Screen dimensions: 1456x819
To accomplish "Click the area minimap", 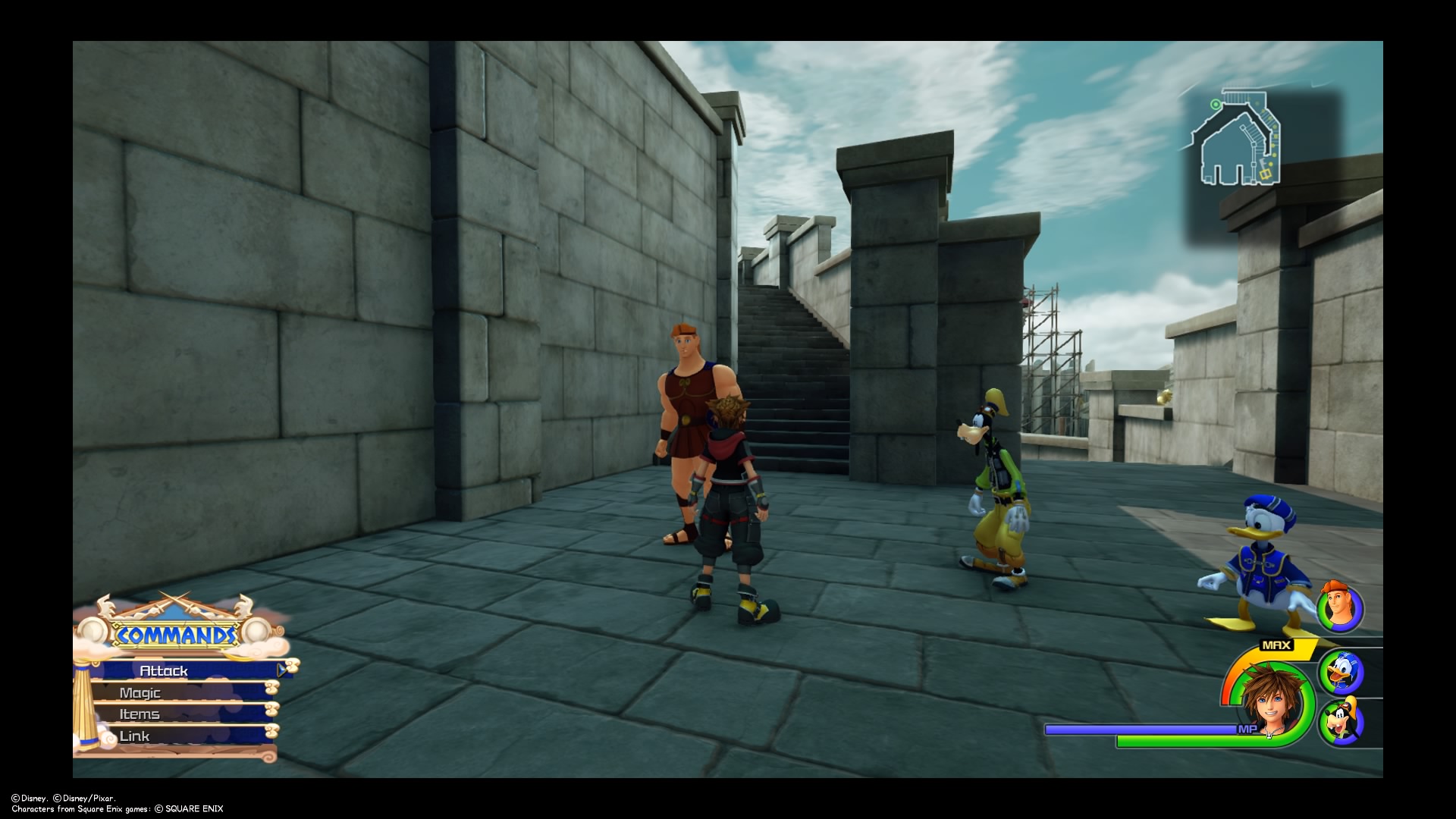I will [x=1239, y=140].
